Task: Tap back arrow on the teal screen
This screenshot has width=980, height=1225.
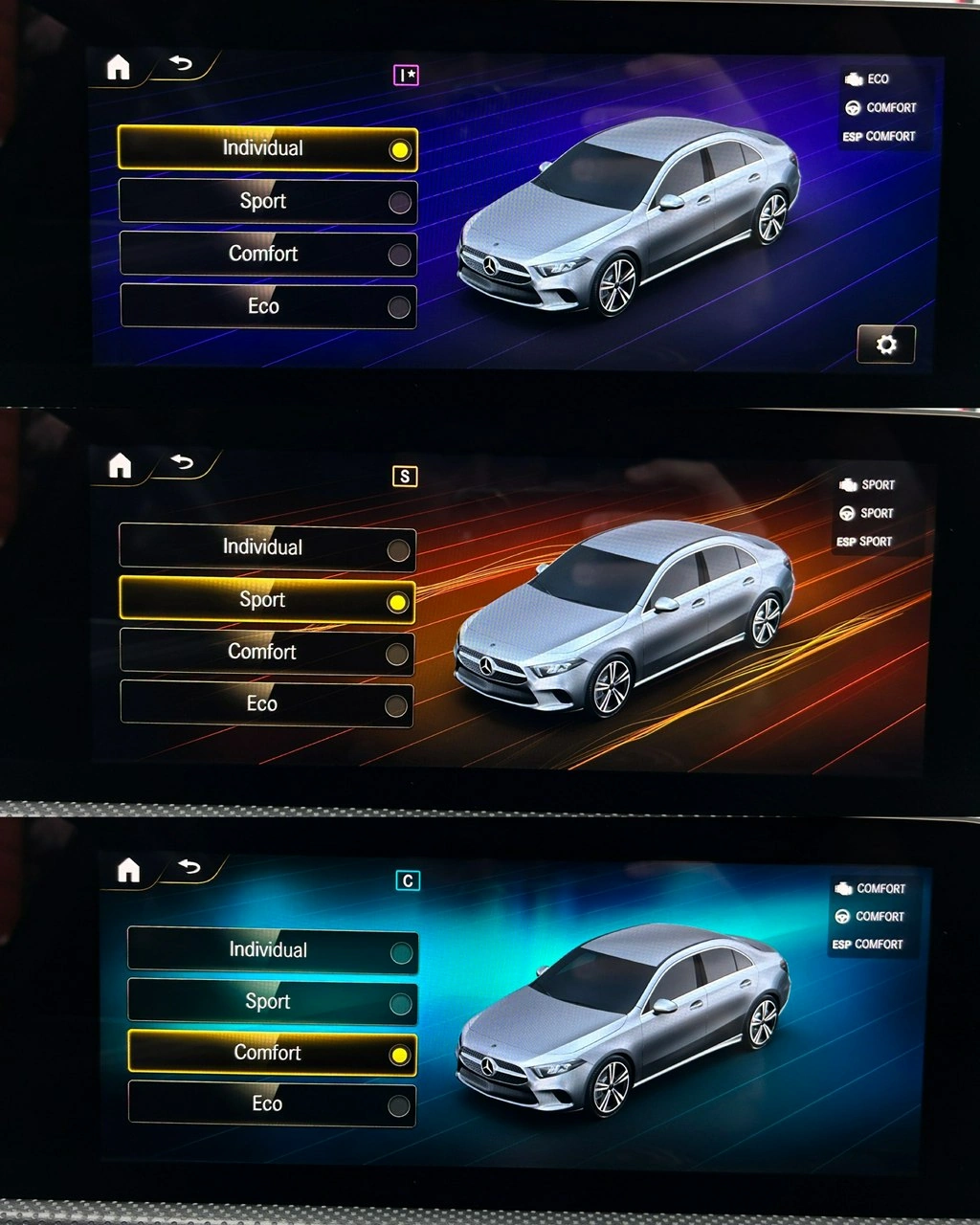Action: (x=189, y=867)
